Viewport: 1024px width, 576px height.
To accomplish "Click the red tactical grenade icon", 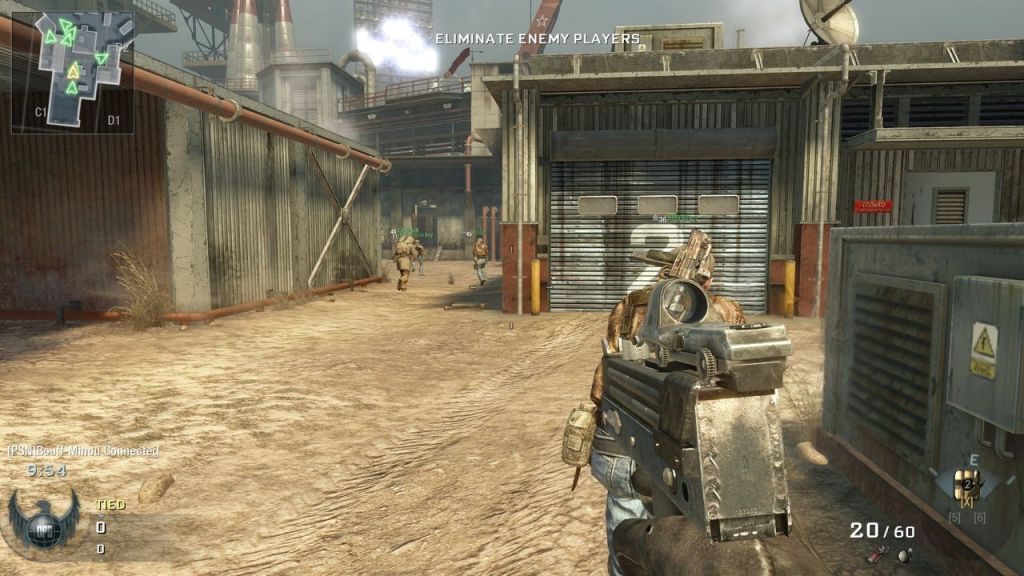I will tap(877, 554).
